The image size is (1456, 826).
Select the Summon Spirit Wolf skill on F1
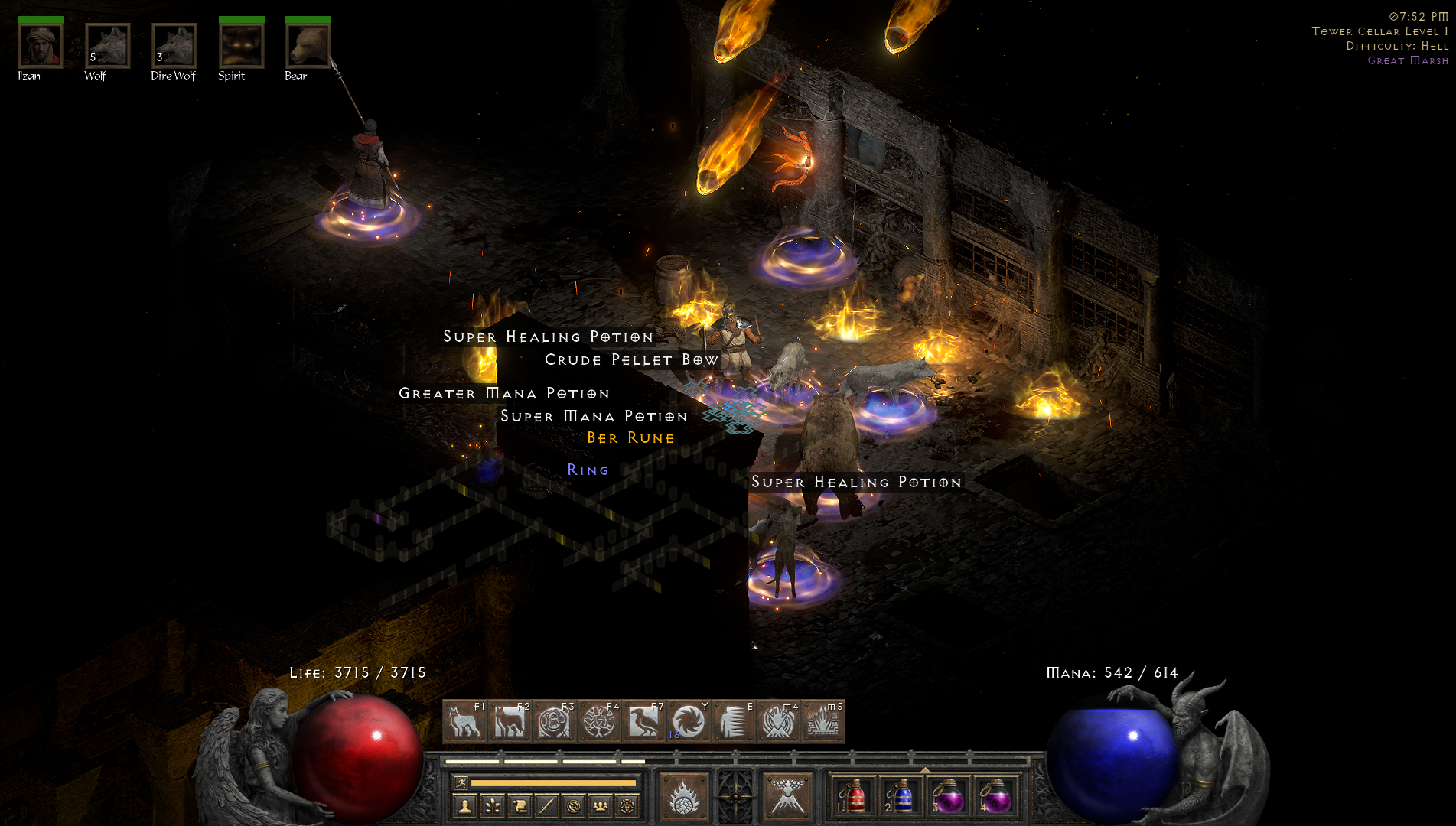click(467, 720)
